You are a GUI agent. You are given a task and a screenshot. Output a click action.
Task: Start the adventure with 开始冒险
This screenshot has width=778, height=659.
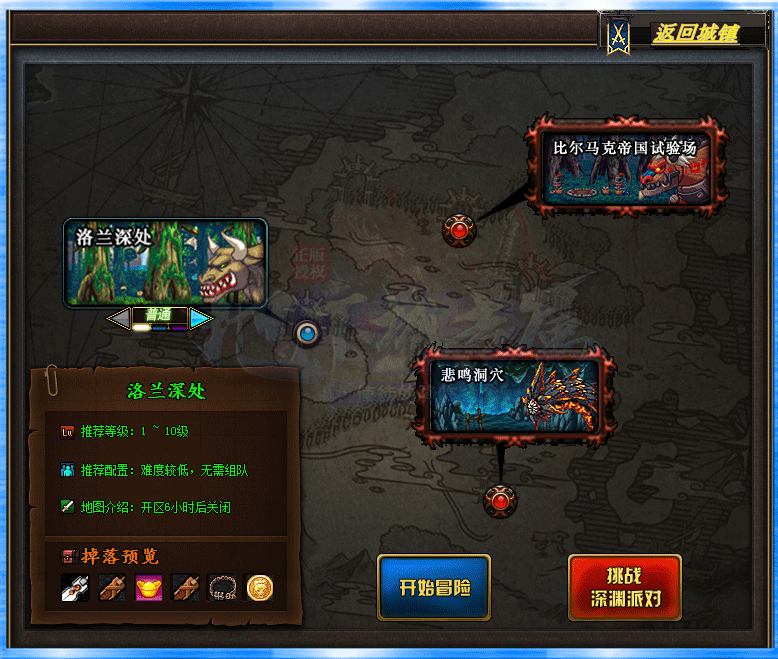click(433, 587)
